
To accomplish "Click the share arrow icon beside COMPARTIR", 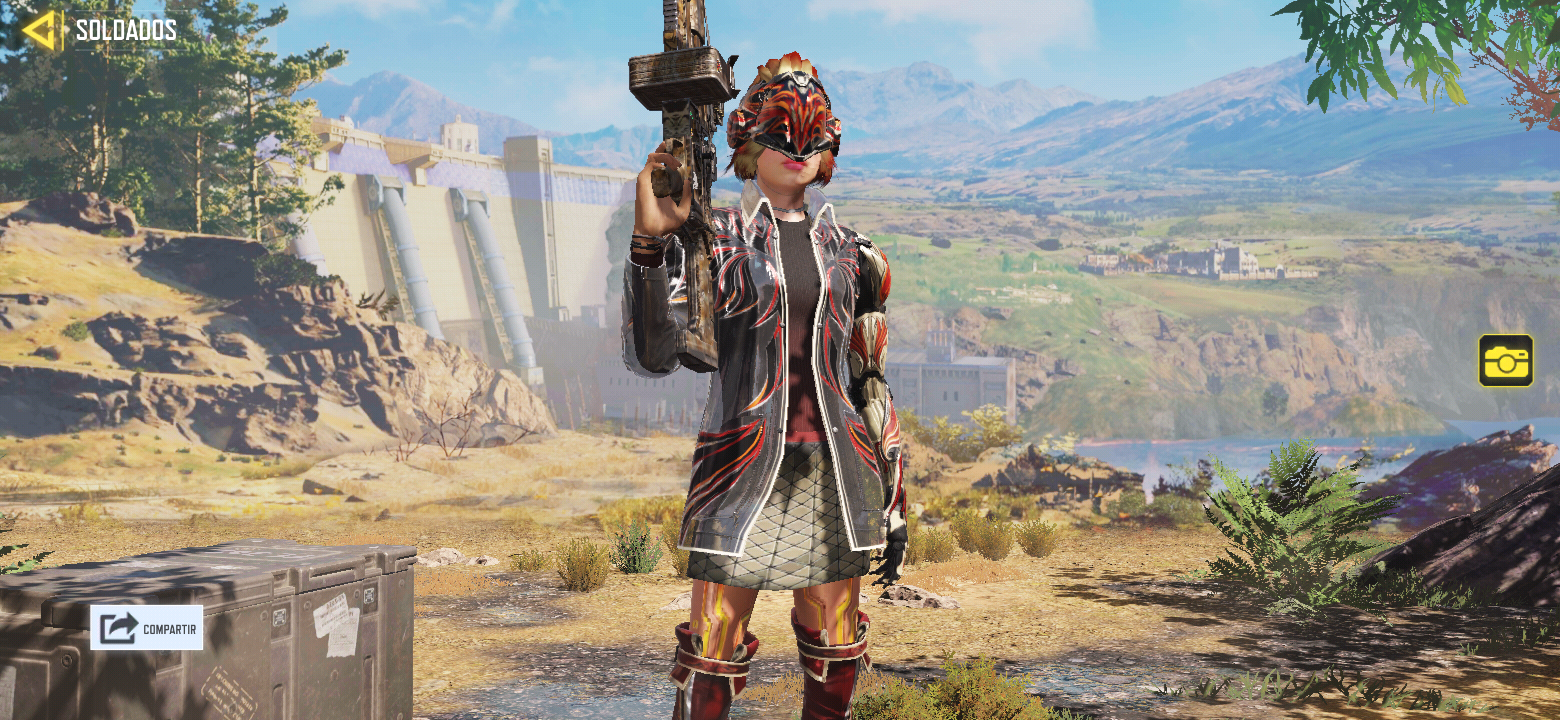I will tap(119, 627).
